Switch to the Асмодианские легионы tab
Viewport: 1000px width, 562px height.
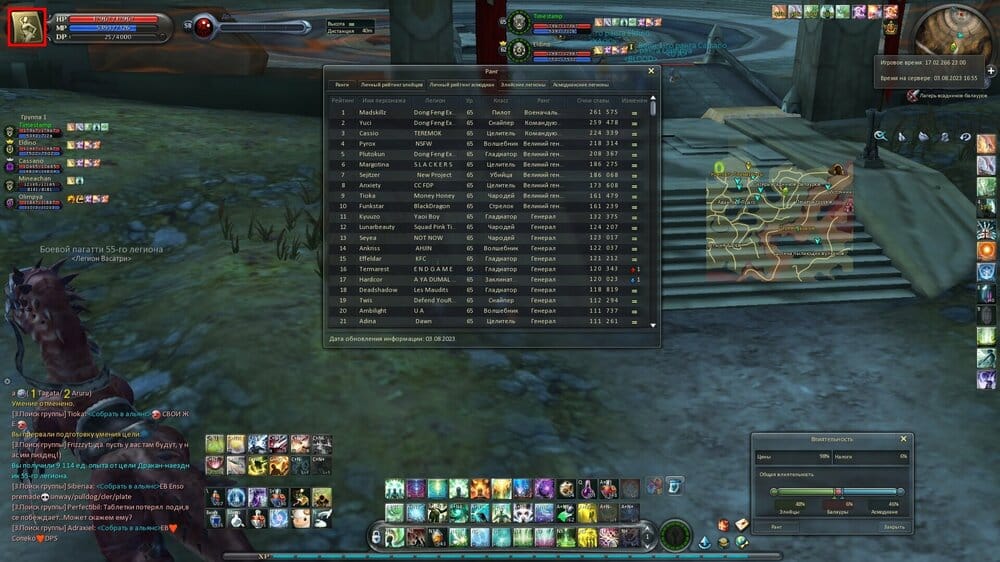[x=580, y=85]
